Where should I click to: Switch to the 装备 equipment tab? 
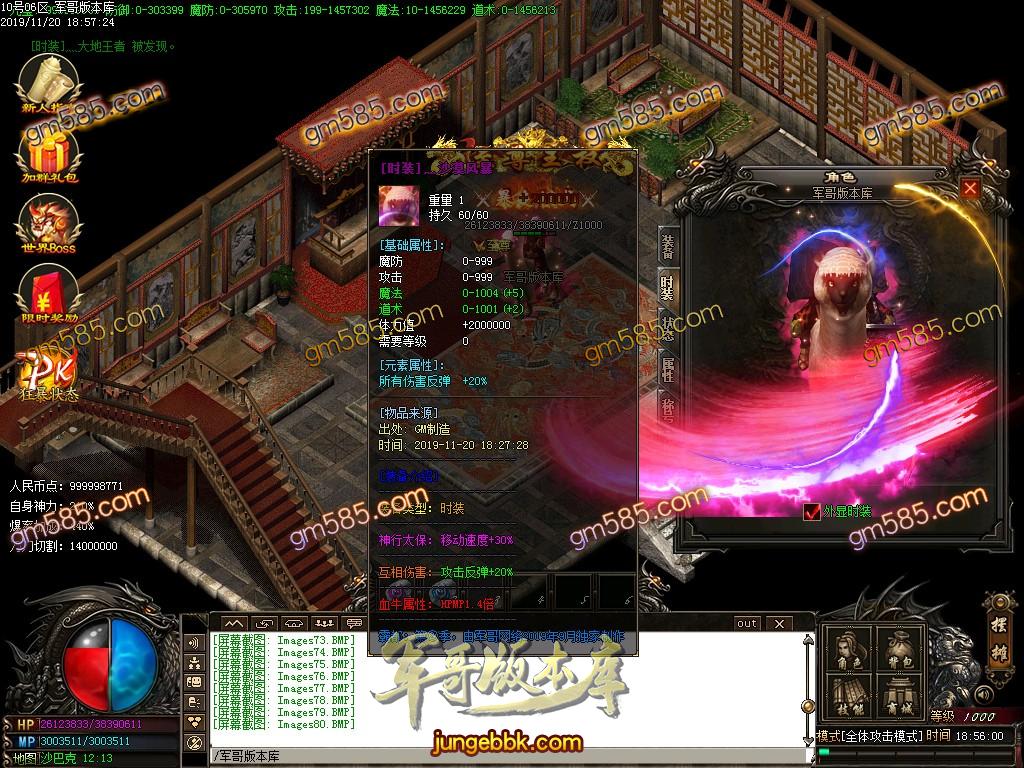(x=667, y=246)
